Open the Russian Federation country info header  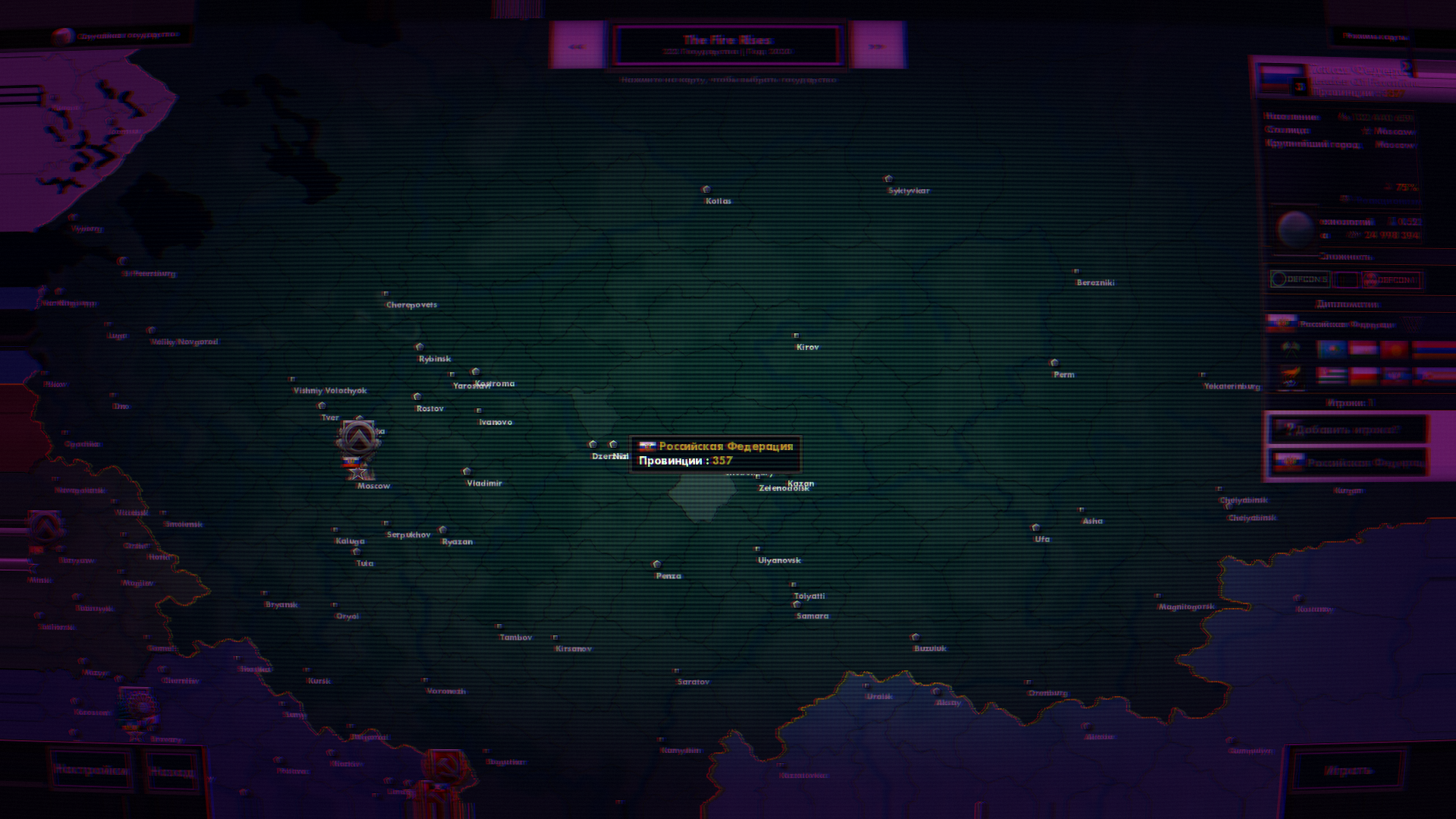pyautogui.click(x=1351, y=79)
